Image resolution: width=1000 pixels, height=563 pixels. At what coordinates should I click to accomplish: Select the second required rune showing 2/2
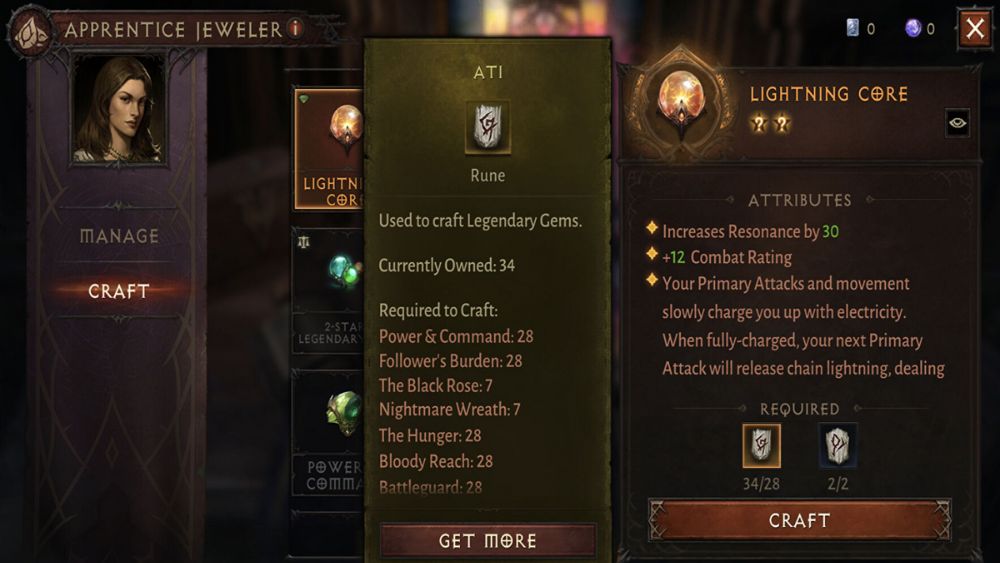click(837, 445)
